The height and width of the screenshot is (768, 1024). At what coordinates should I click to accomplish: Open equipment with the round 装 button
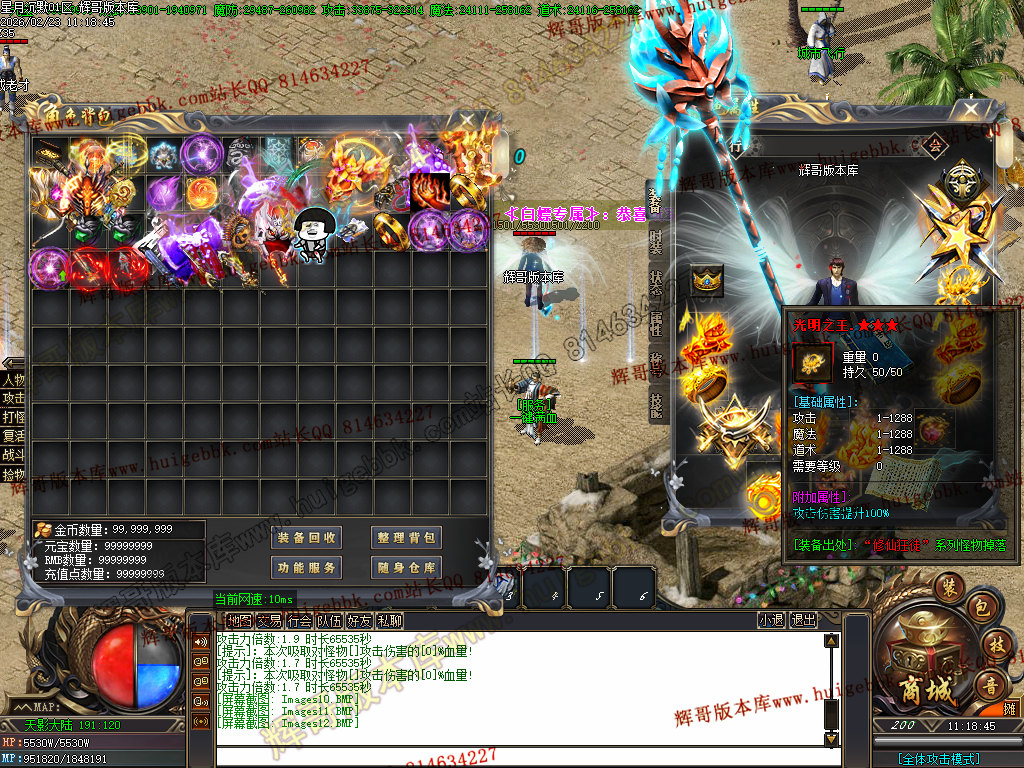(949, 588)
